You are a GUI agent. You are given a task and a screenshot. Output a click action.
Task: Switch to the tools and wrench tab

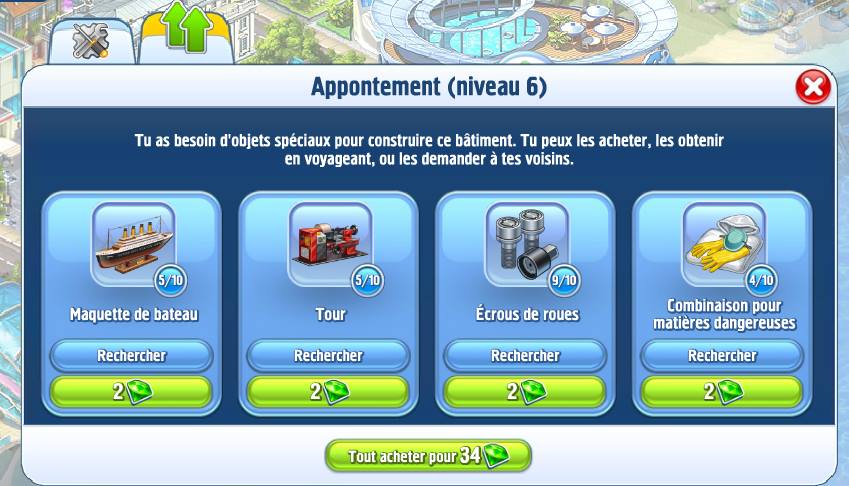(91, 40)
